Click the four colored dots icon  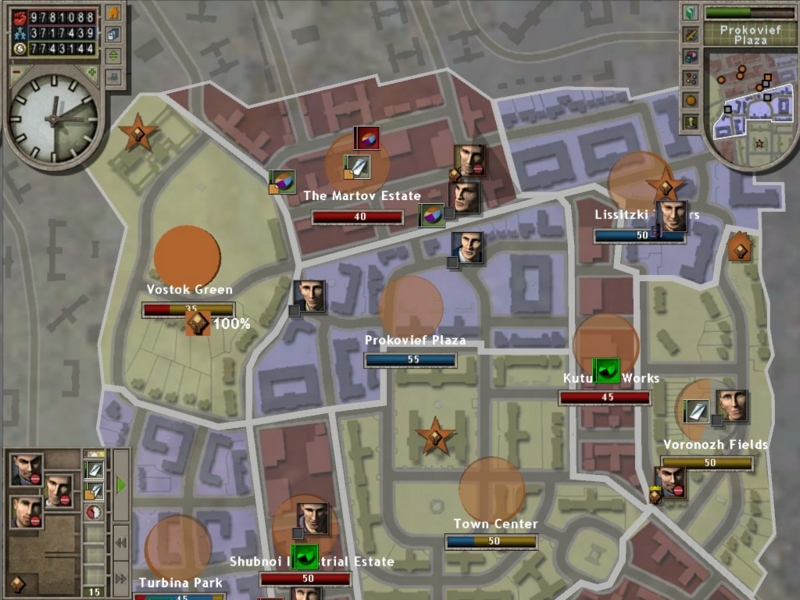click(x=691, y=78)
